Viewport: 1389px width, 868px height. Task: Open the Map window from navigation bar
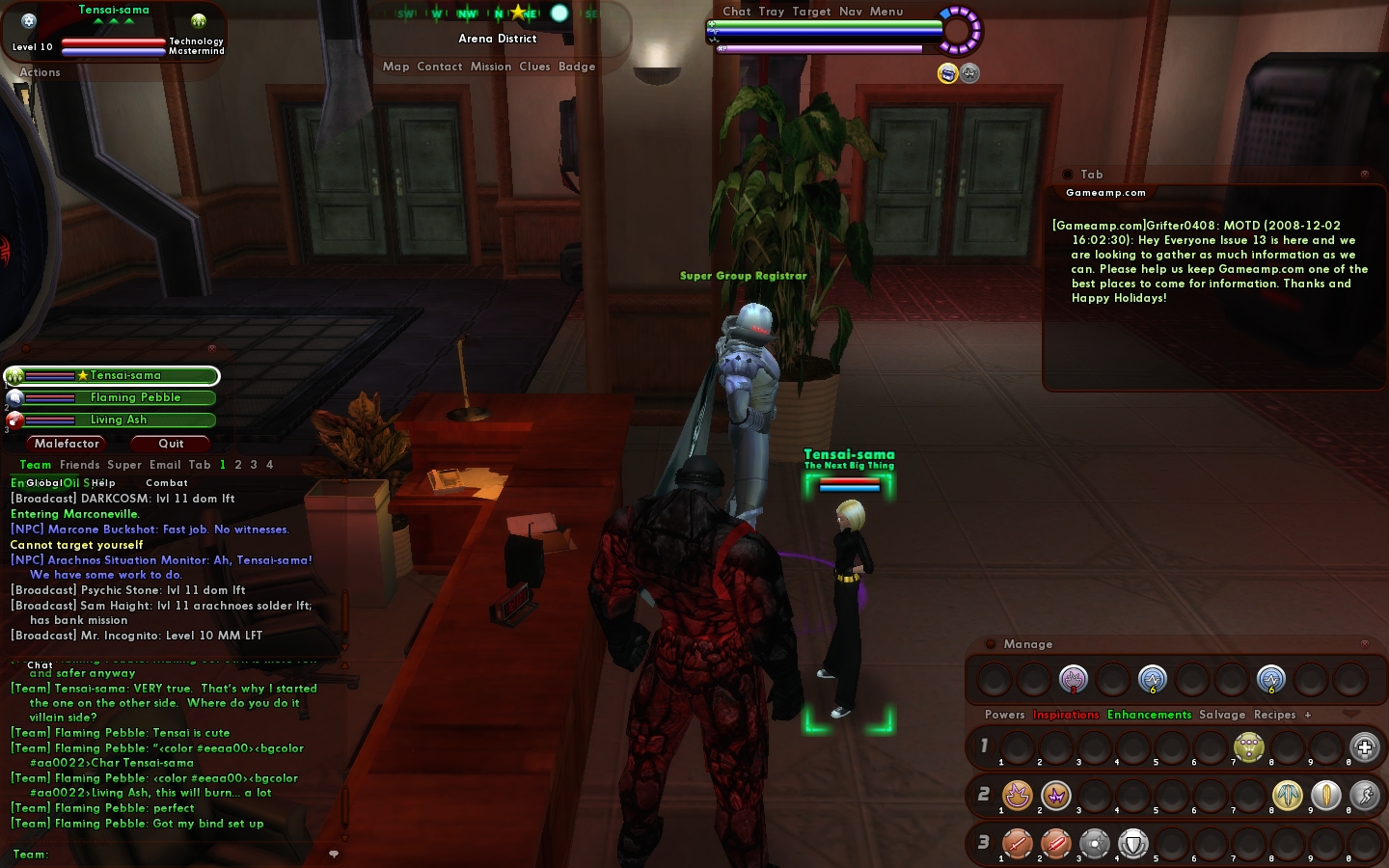pos(395,67)
